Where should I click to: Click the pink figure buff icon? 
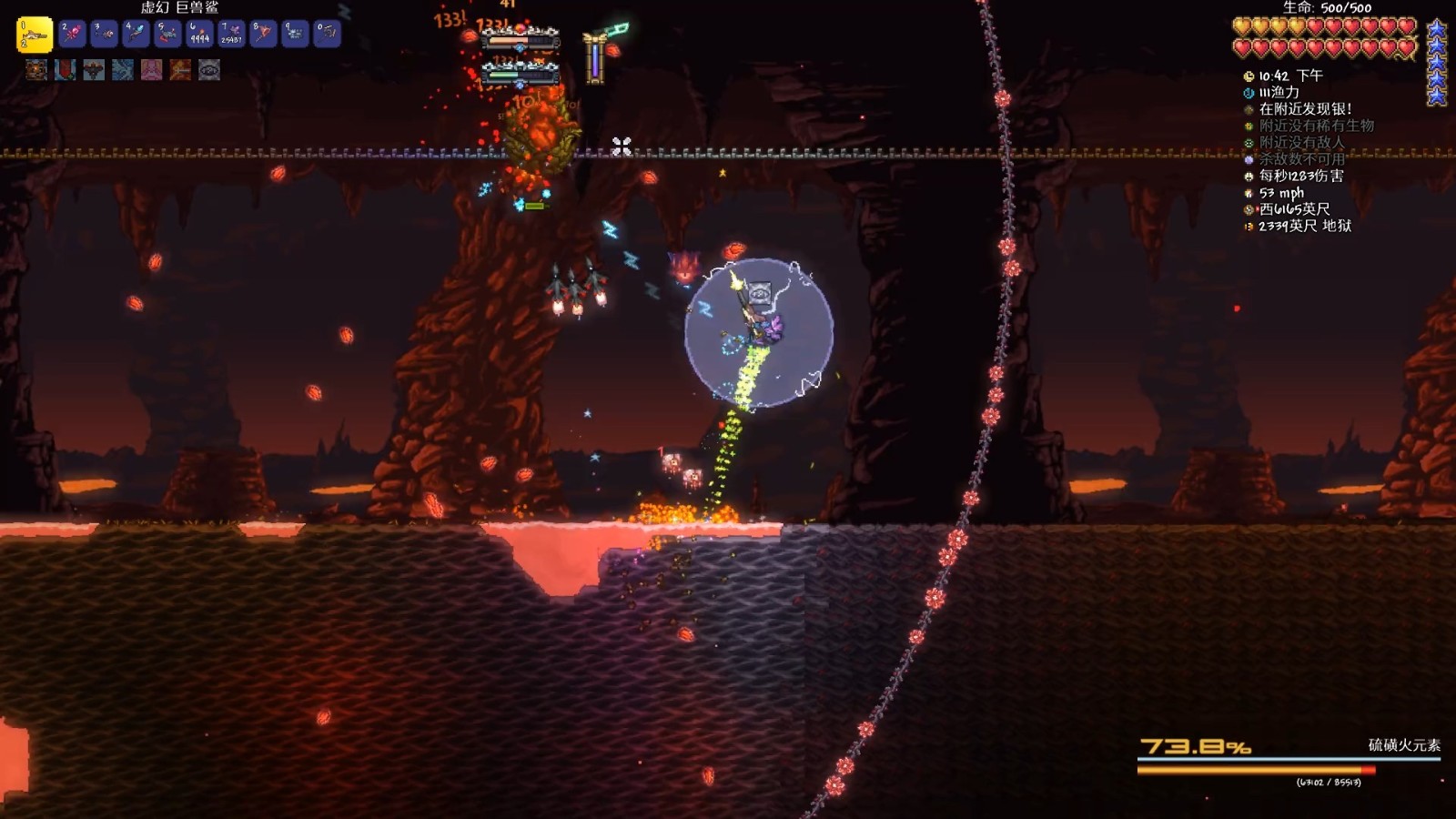tap(152, 69)
